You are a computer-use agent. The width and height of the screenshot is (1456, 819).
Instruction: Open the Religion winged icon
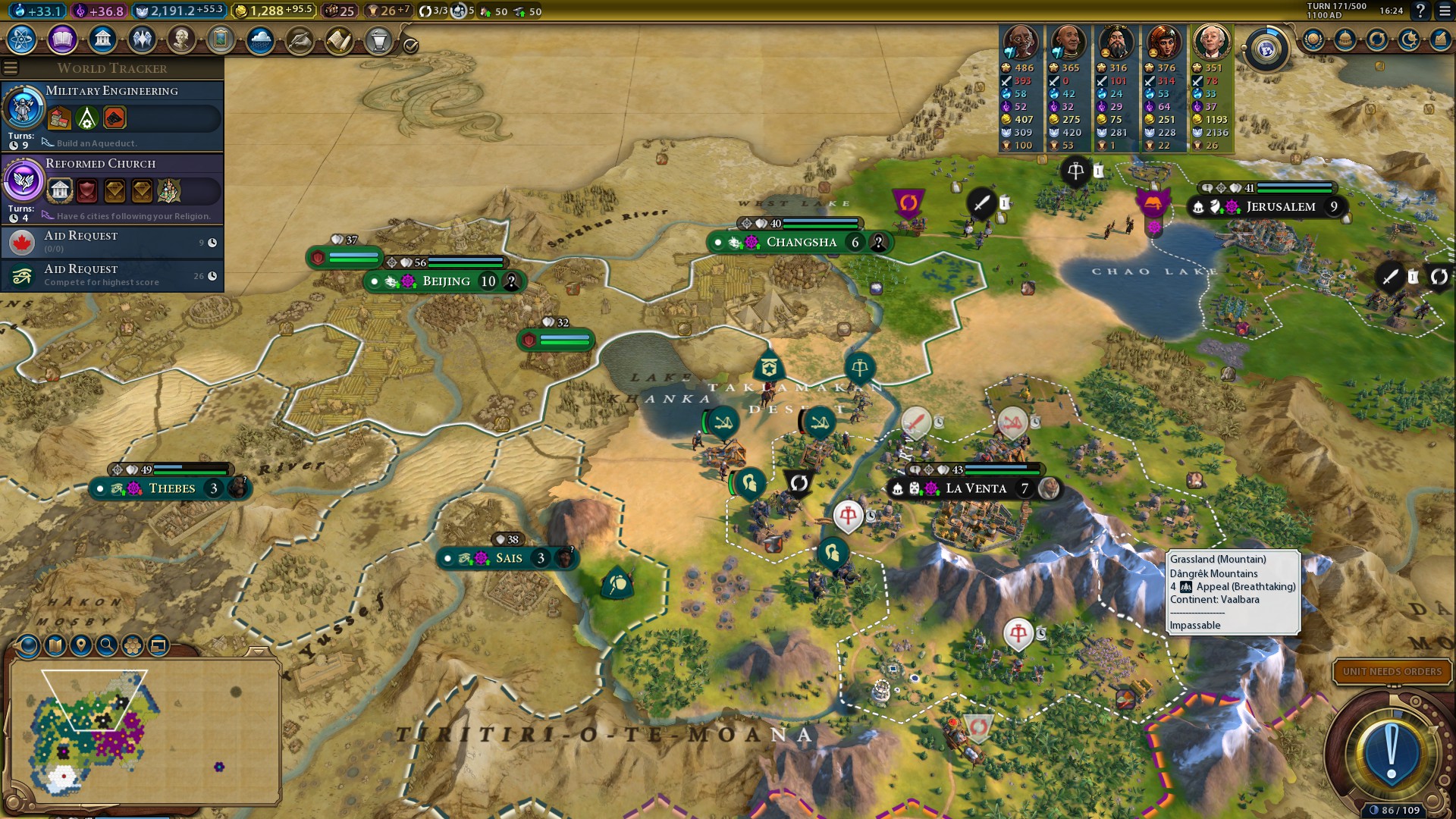point(142,39)
